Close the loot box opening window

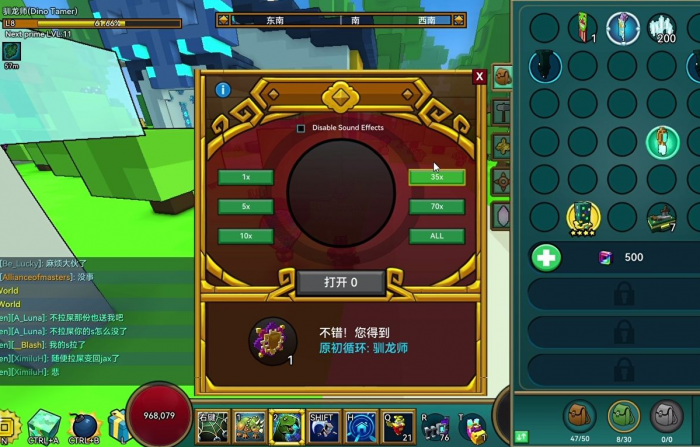pos(479,77)
